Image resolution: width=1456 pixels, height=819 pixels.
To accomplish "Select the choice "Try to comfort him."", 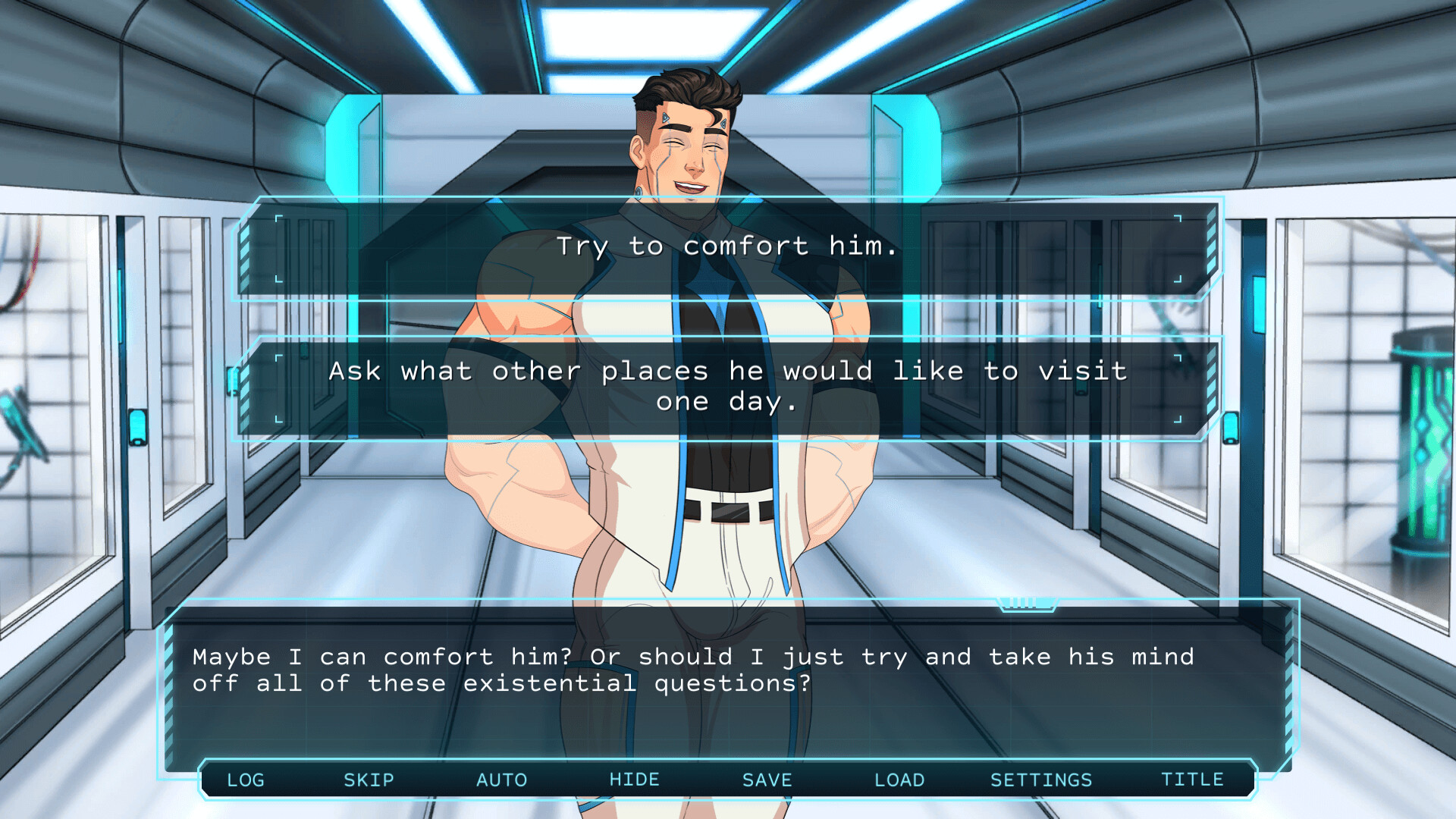I will point(726,245).
